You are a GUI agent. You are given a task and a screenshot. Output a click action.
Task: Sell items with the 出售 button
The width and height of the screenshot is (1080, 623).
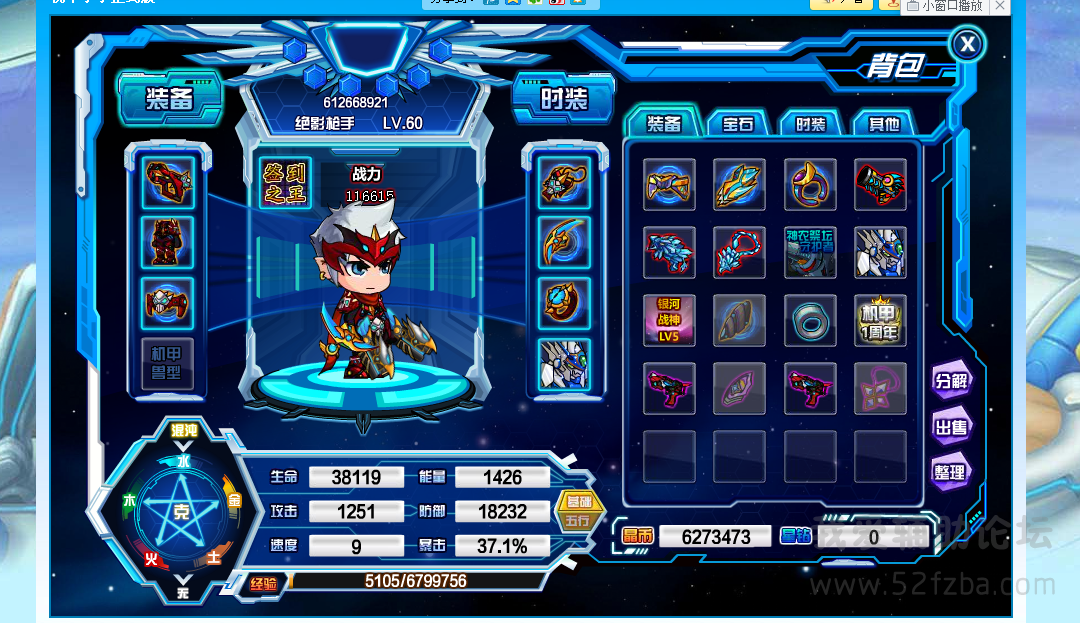(950, 427)
